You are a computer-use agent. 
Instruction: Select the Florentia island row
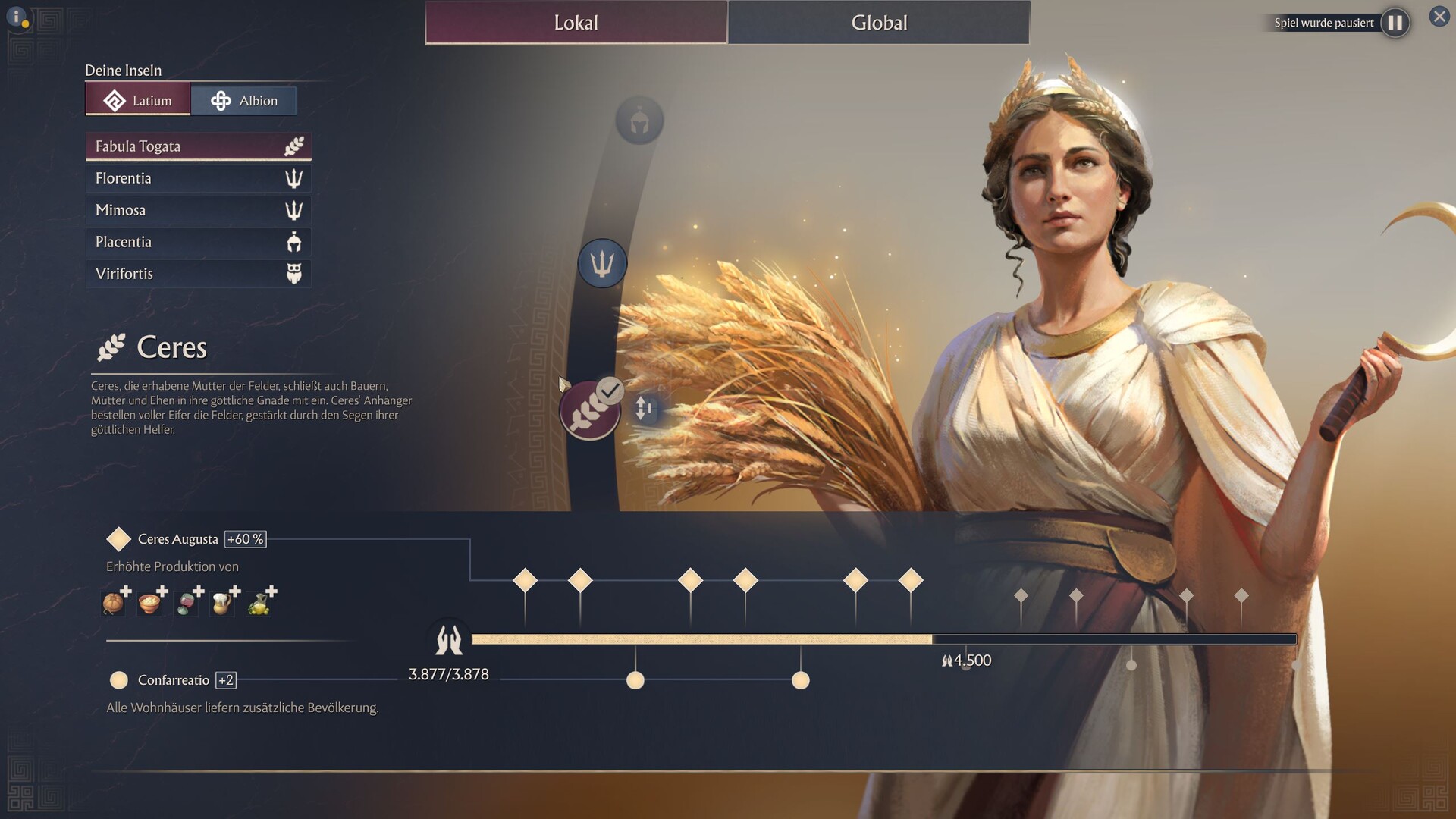(198, 178)
